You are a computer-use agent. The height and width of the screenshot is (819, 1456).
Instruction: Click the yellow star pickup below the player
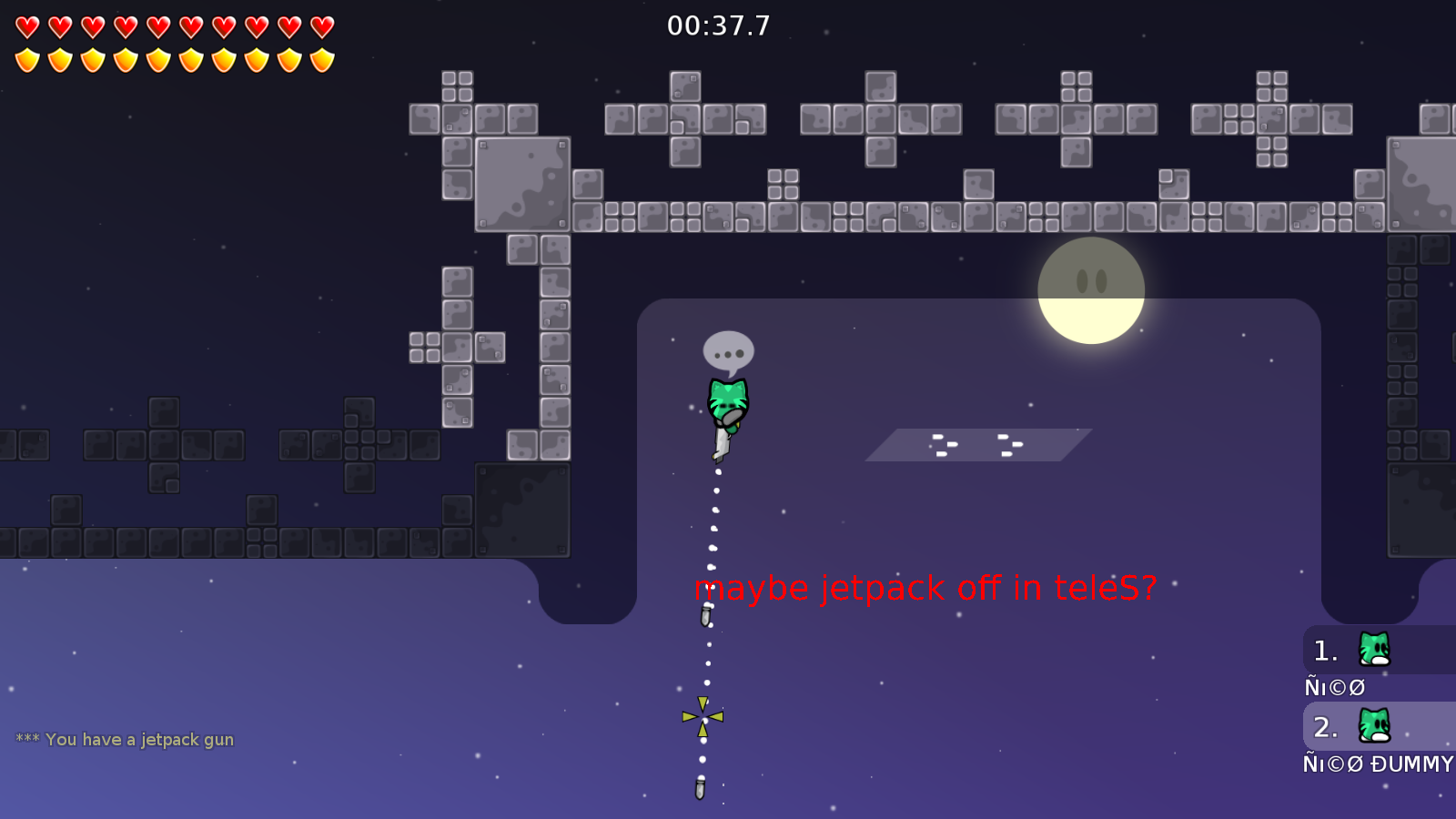click(x=703, y=718)
